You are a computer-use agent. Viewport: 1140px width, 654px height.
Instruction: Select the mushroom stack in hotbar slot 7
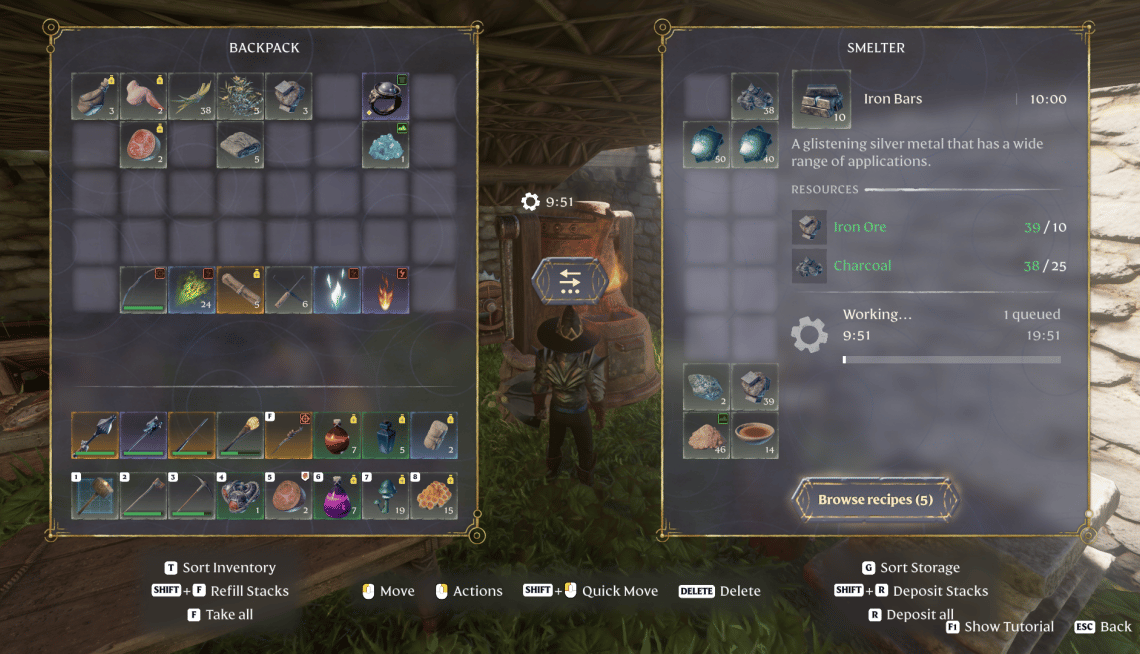385,495
